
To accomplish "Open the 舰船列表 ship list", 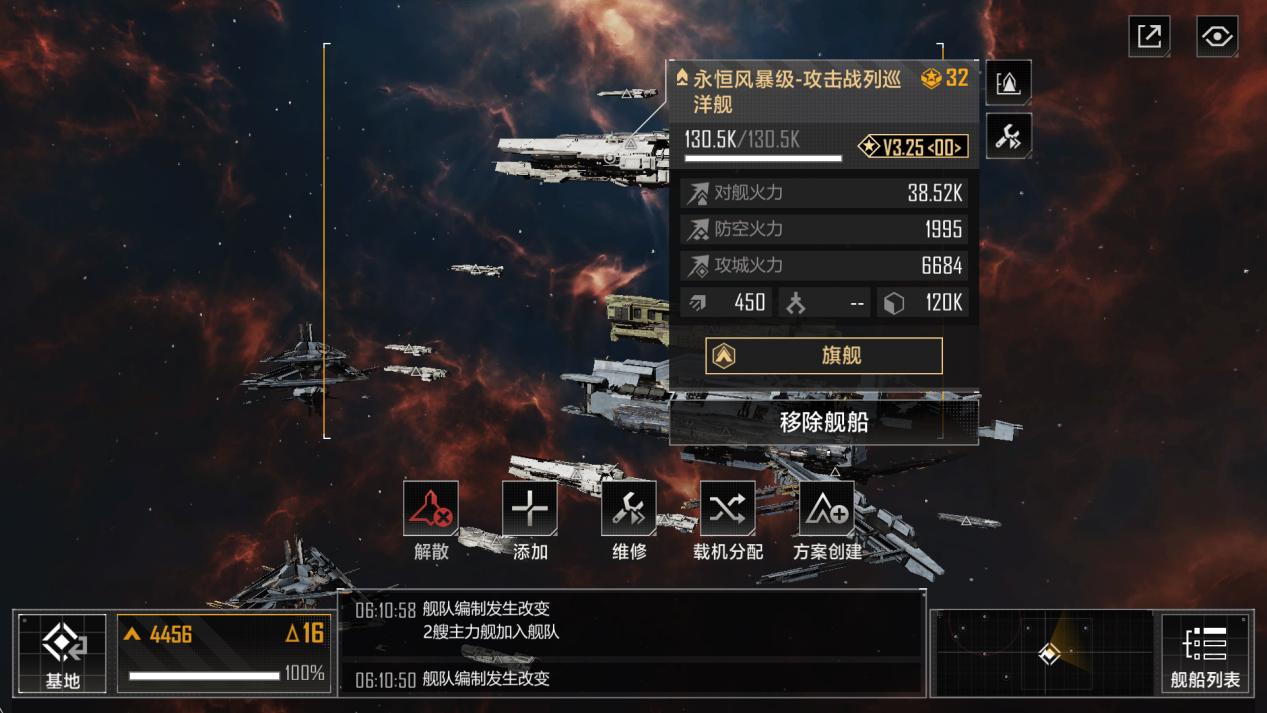I will [x=1205, y=653].
